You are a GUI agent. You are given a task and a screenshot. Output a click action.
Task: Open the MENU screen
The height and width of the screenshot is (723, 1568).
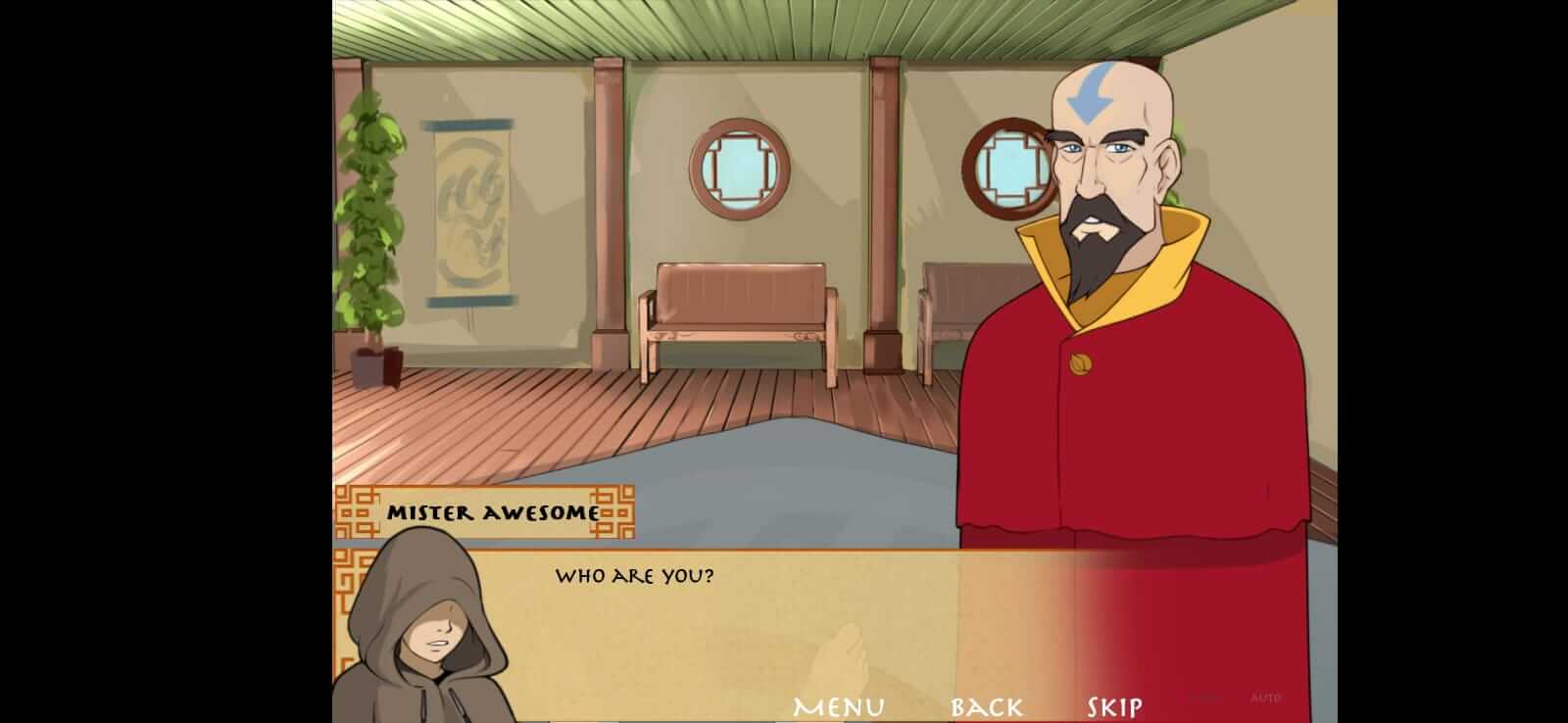coord(839,704)
